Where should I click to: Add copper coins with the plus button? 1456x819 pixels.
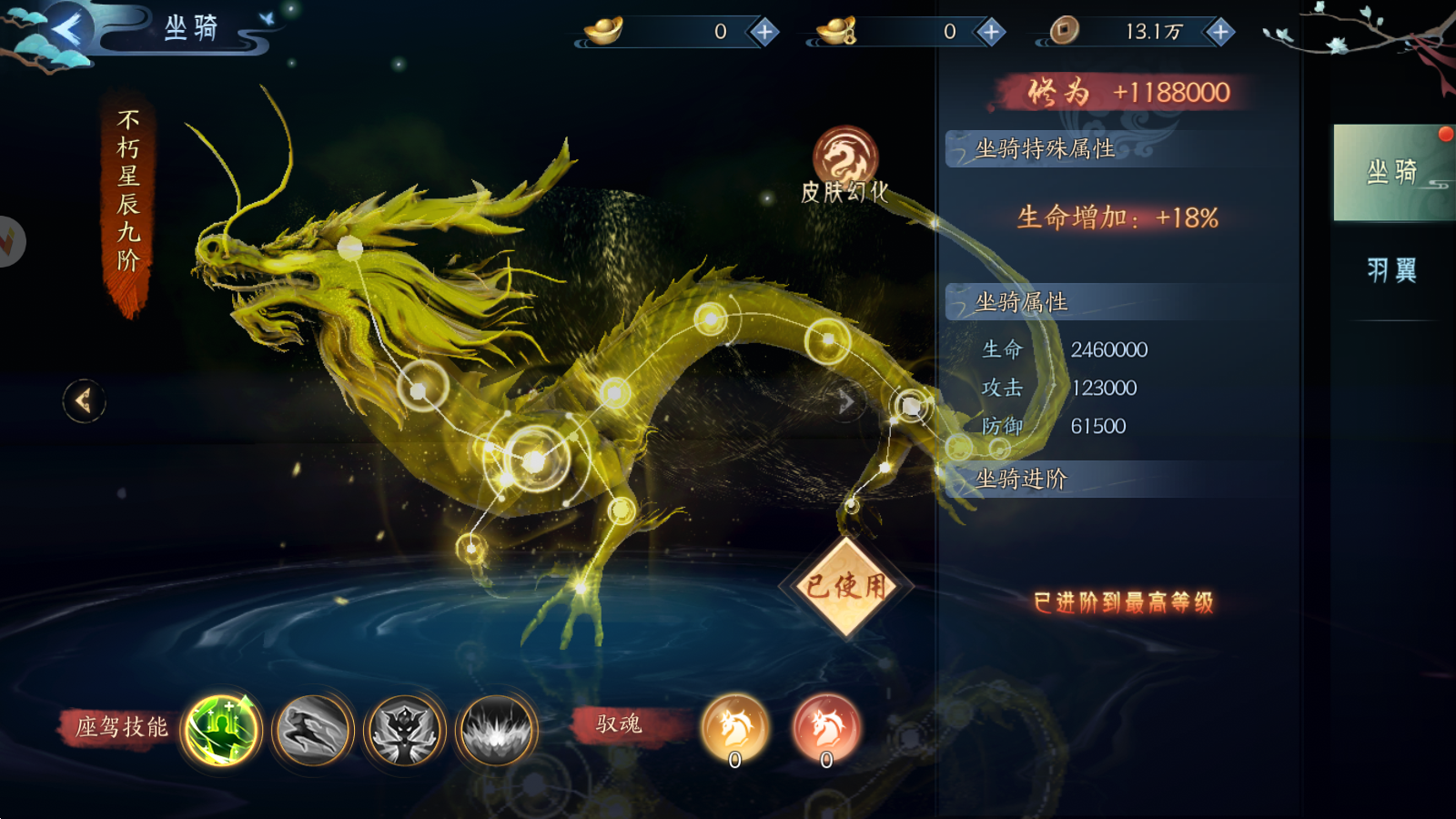(1219, 33)
